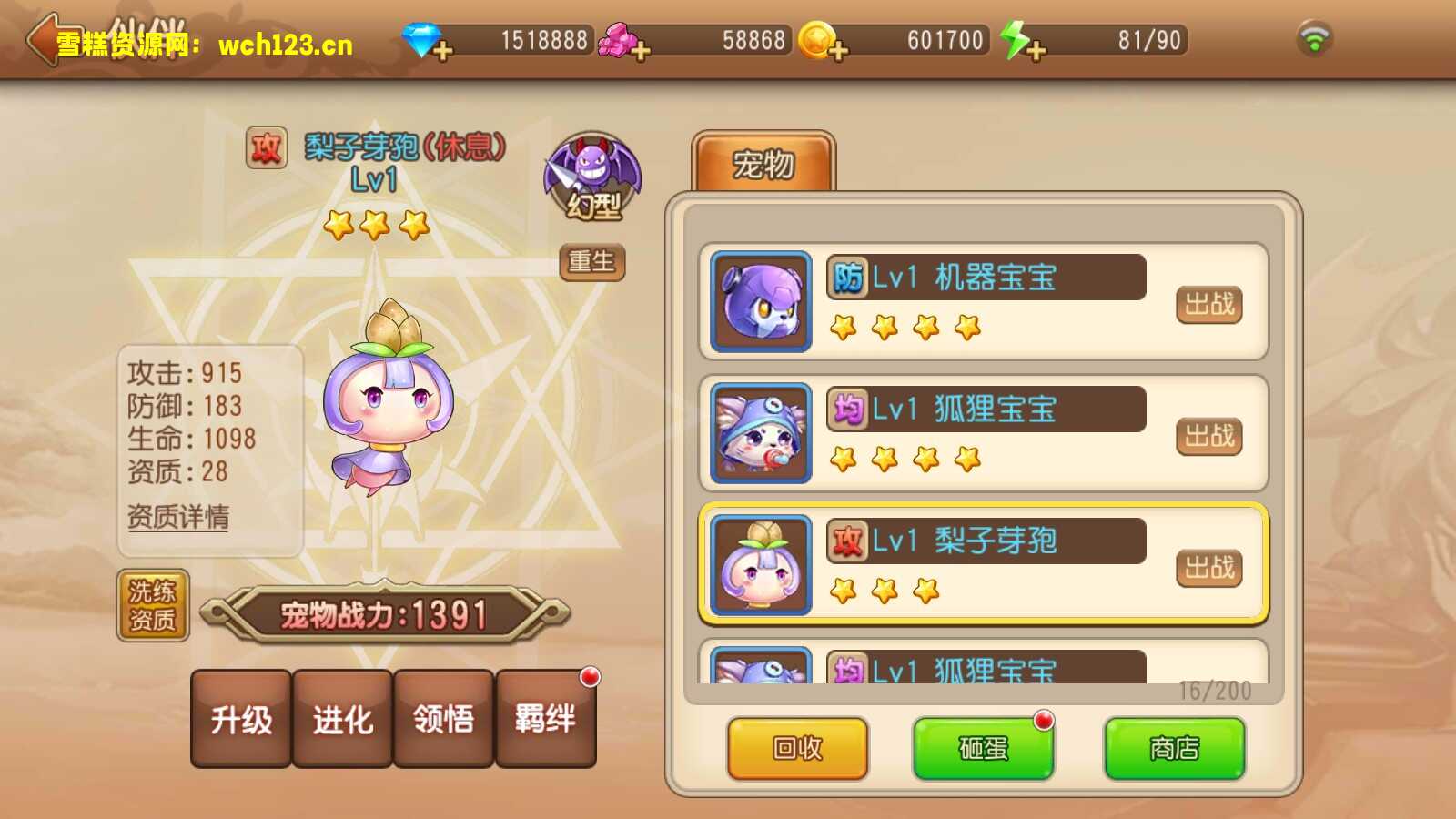Refill green lightning energy
This screenshot has height=819, width=1456.
[1034, 50]
